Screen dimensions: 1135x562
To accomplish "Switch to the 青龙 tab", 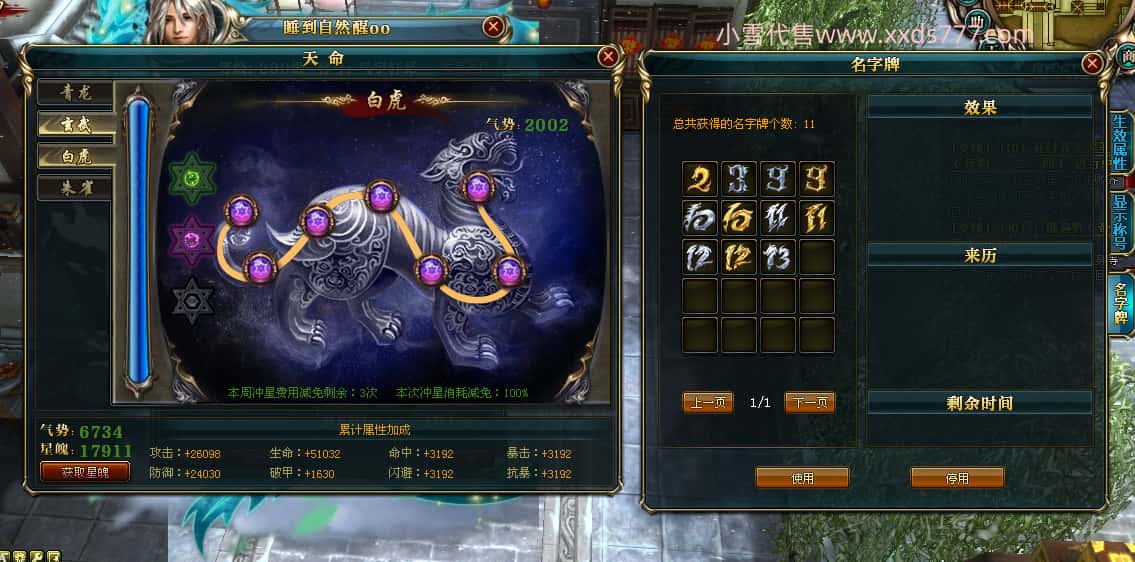I will click(76, 94).
